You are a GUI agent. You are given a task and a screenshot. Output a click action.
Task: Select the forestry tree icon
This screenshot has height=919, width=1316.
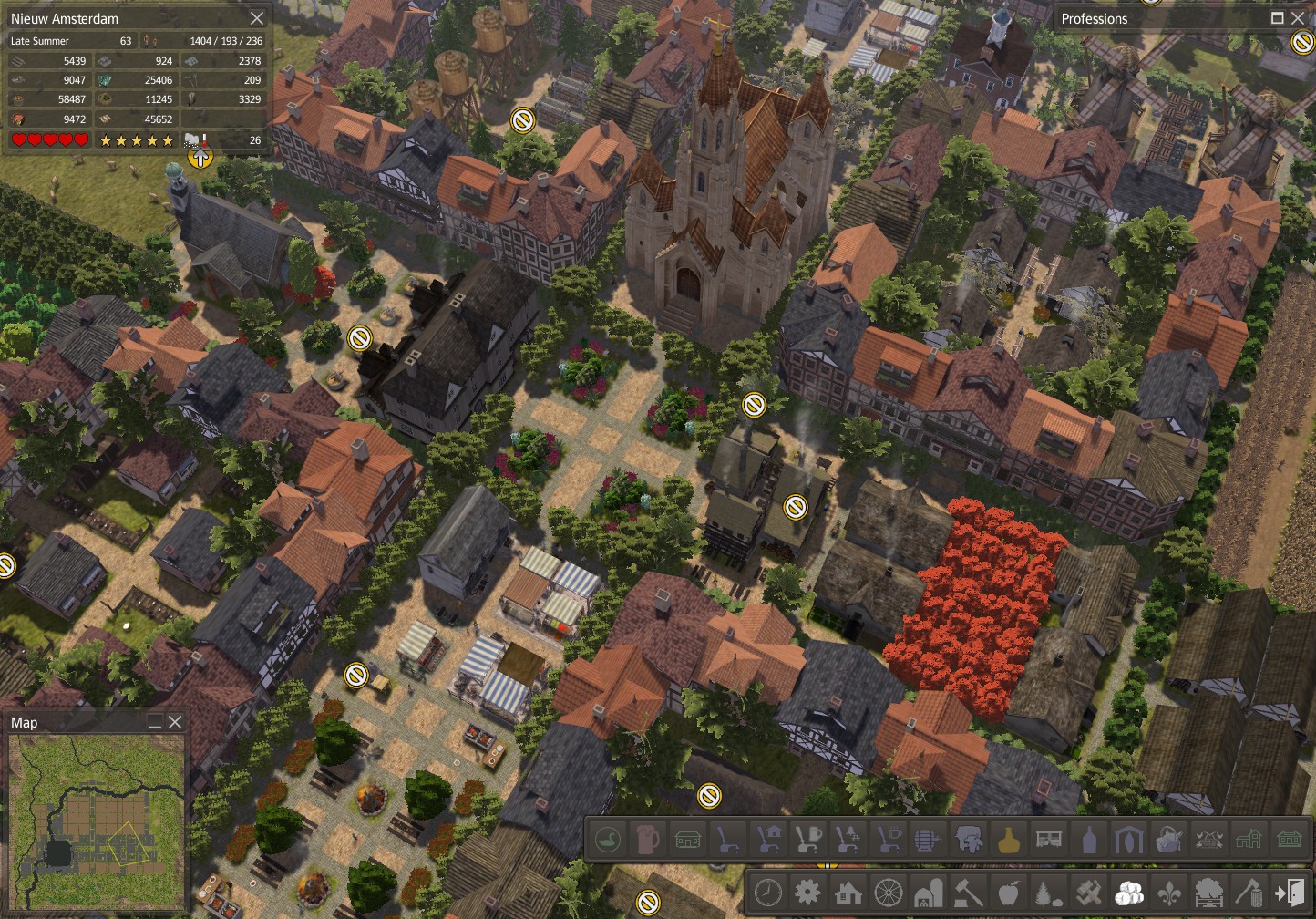[x=1046, y=892]
